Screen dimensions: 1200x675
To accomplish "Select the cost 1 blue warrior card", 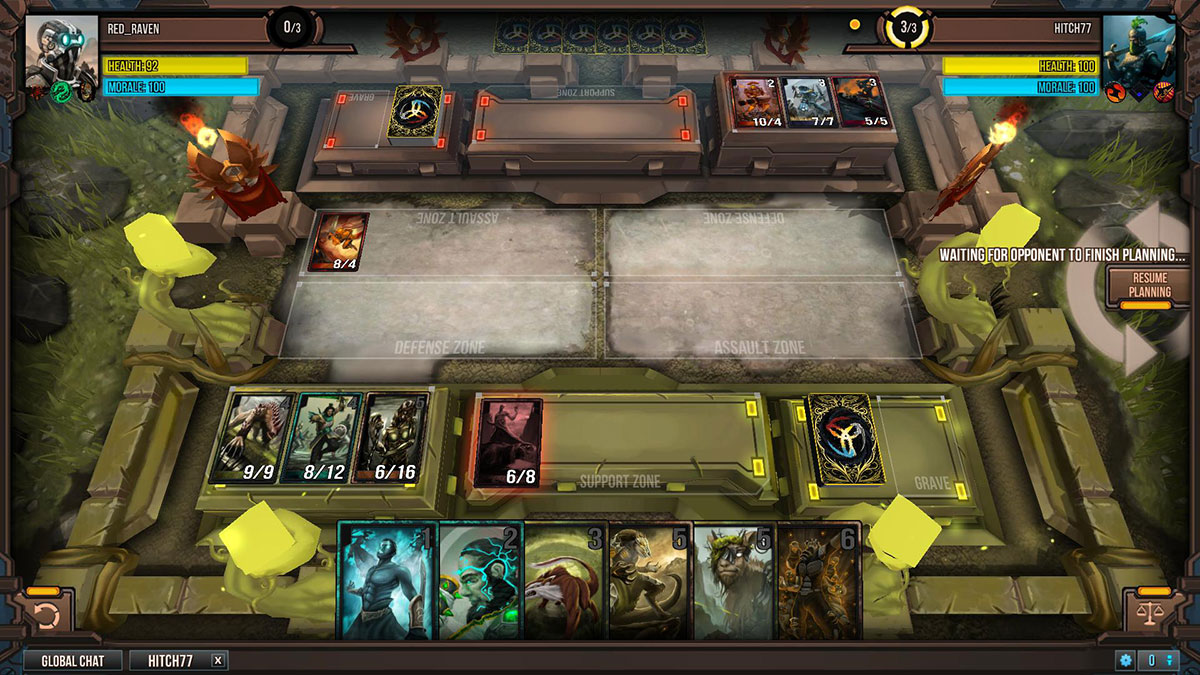I will coord(388,580).
